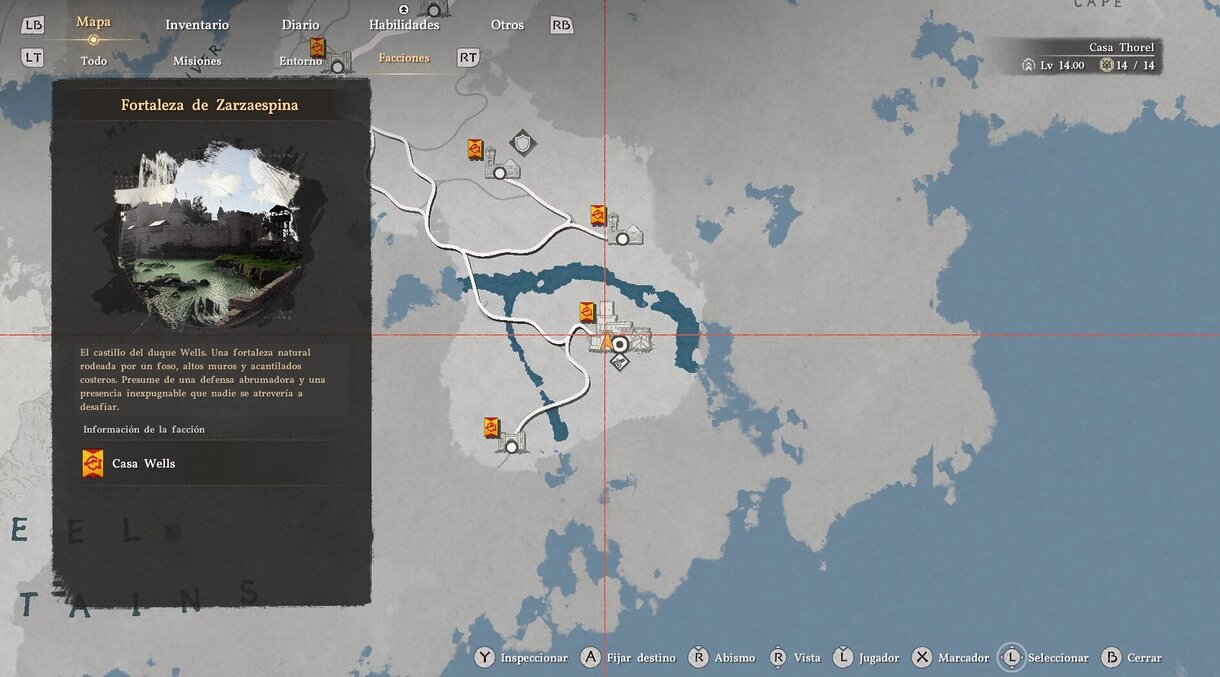Show the Todo map filter
1220x677 pixels.
click(x=93, y=61)
